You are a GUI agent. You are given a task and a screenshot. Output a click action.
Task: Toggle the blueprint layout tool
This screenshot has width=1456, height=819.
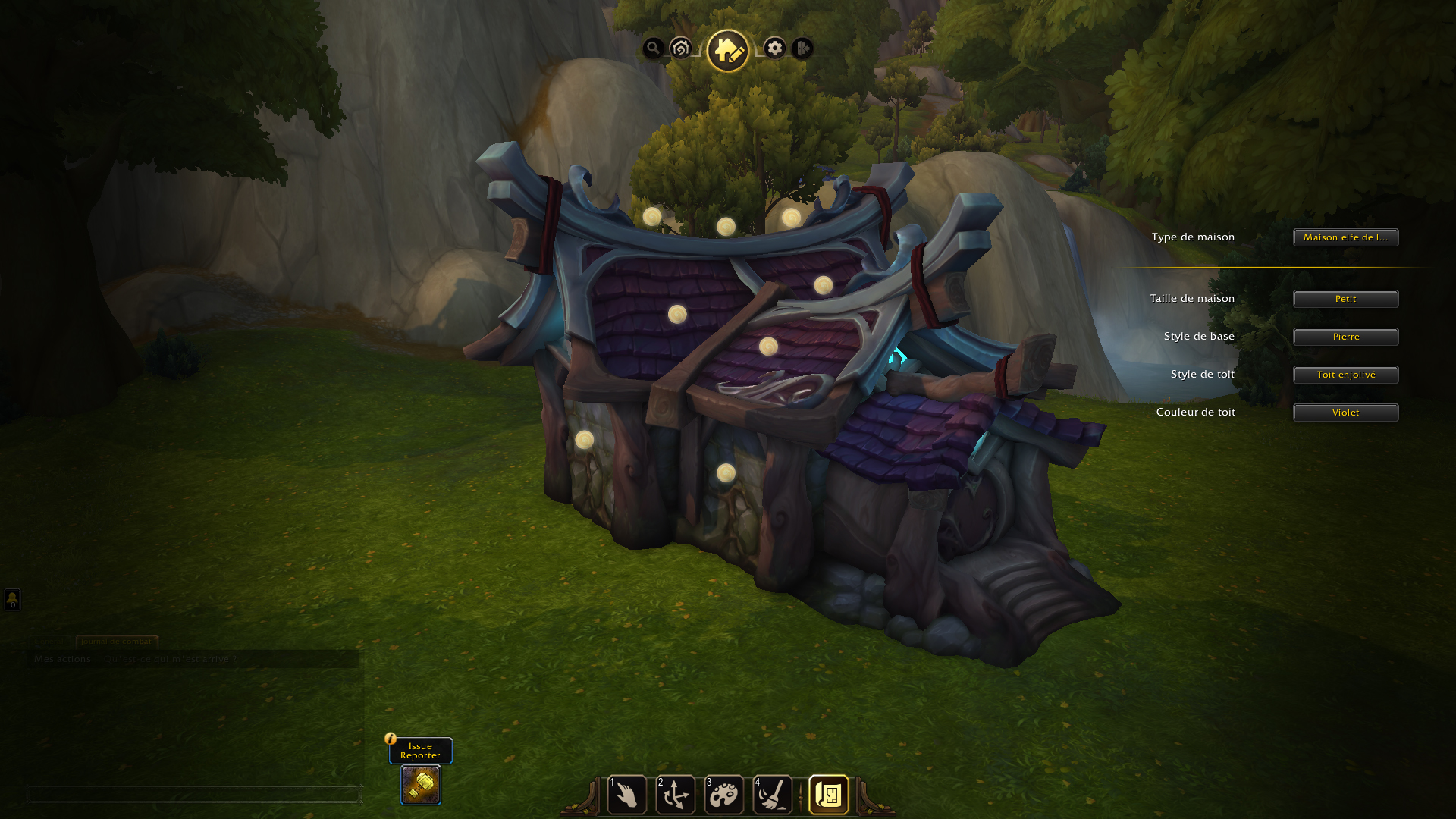(x=829, y=795)
